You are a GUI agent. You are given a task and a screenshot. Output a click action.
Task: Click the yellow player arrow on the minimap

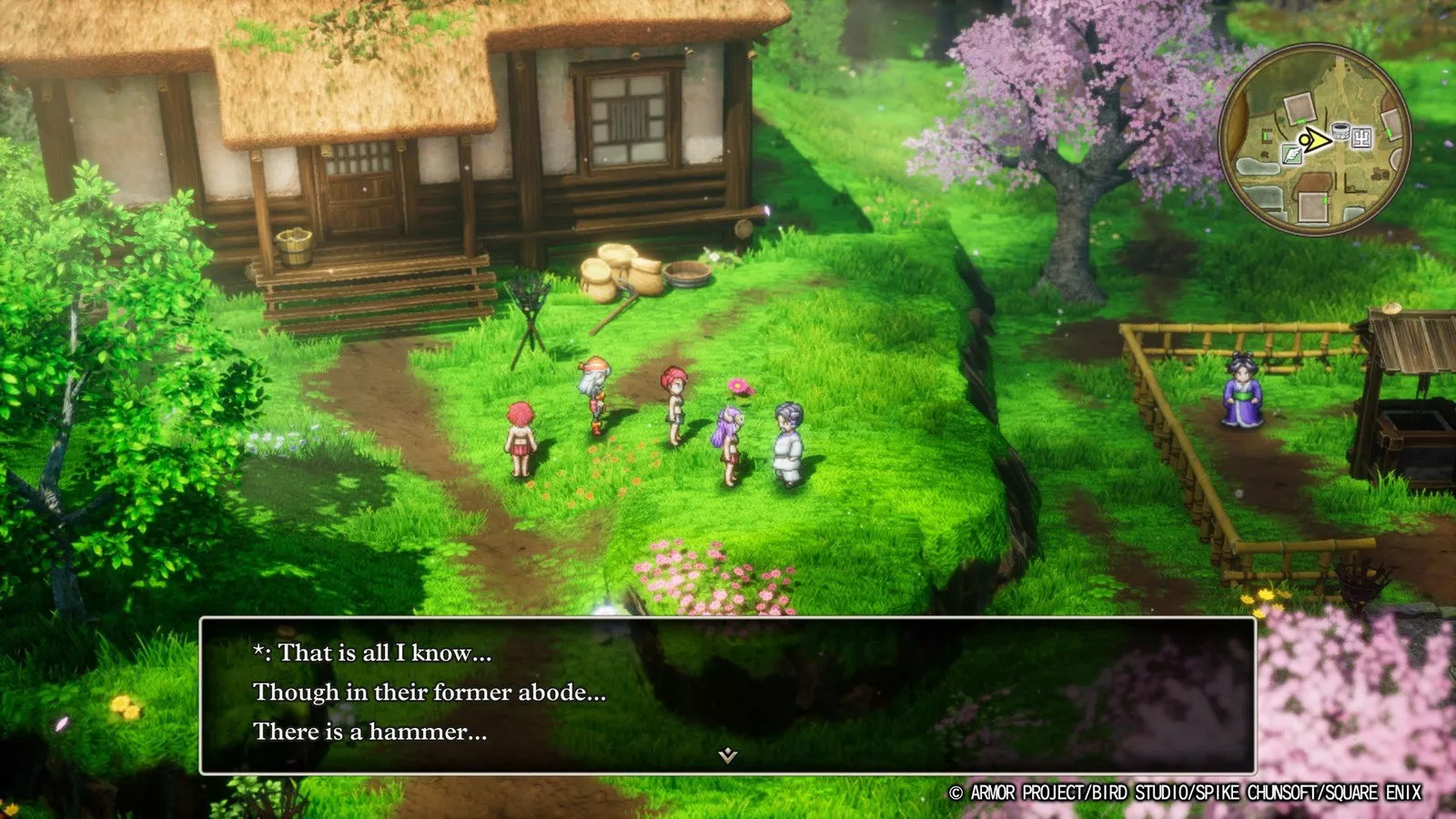(x=1316, y=140)
